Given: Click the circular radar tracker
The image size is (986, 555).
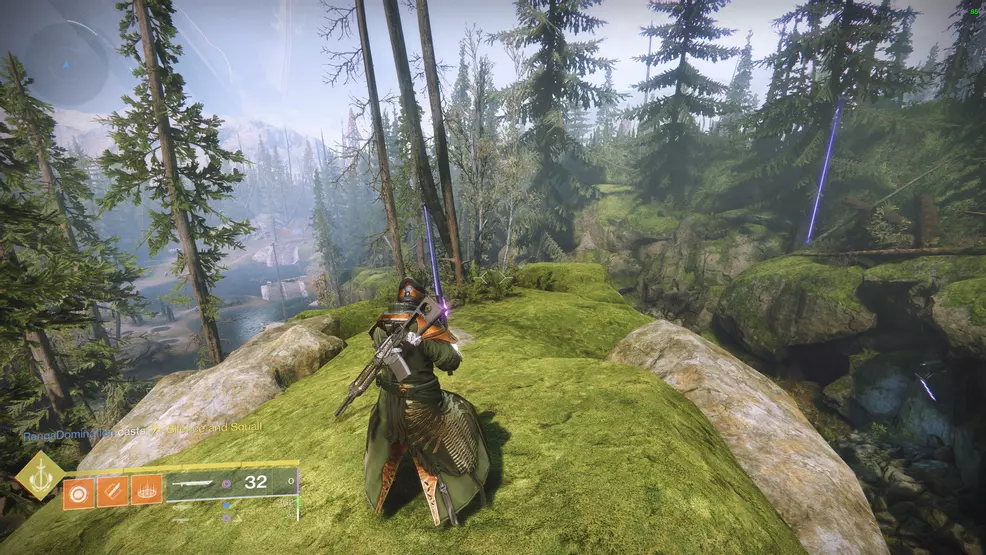Looking at the screenshot, I should point(65,63).
